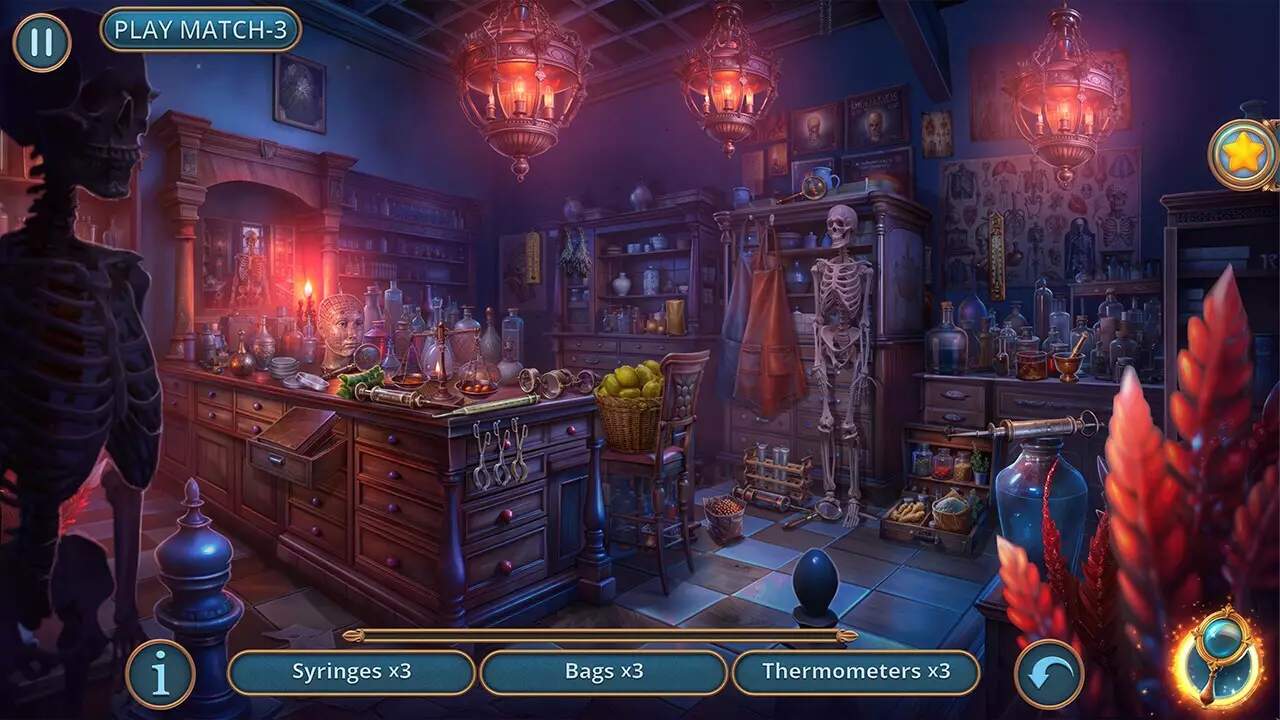The width and height of the screenshot is (1280, 720).
Task: Open the information panel
Action: [x=160, y=674]
